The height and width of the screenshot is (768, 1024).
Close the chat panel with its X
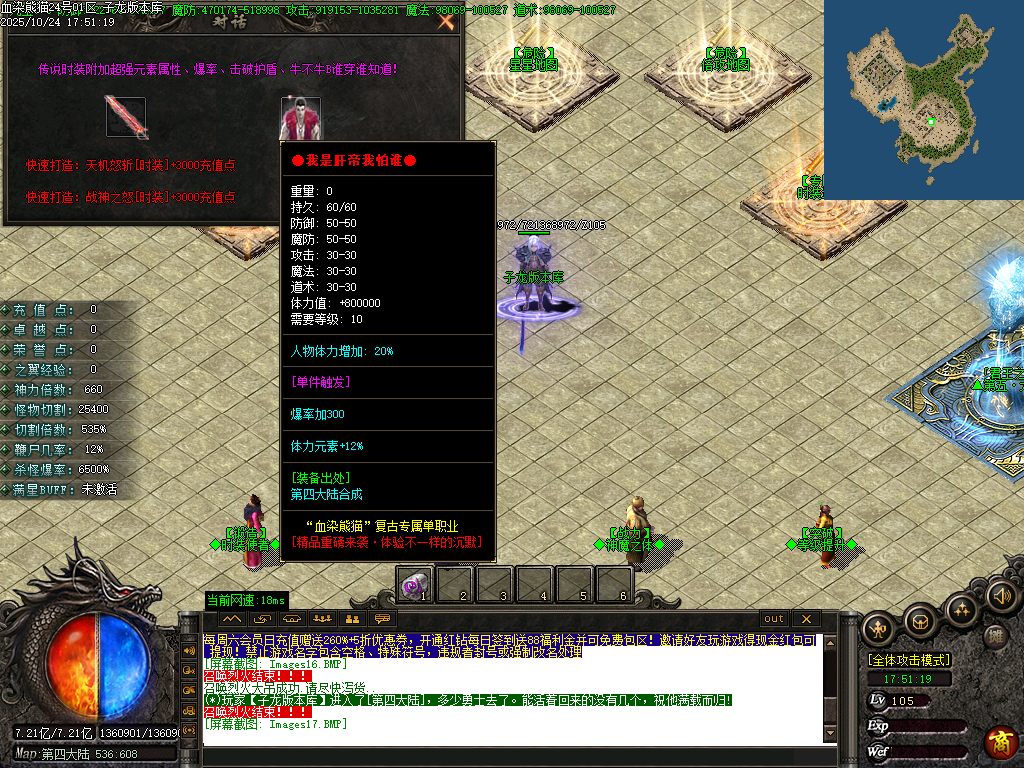click(x=805, y=619)
